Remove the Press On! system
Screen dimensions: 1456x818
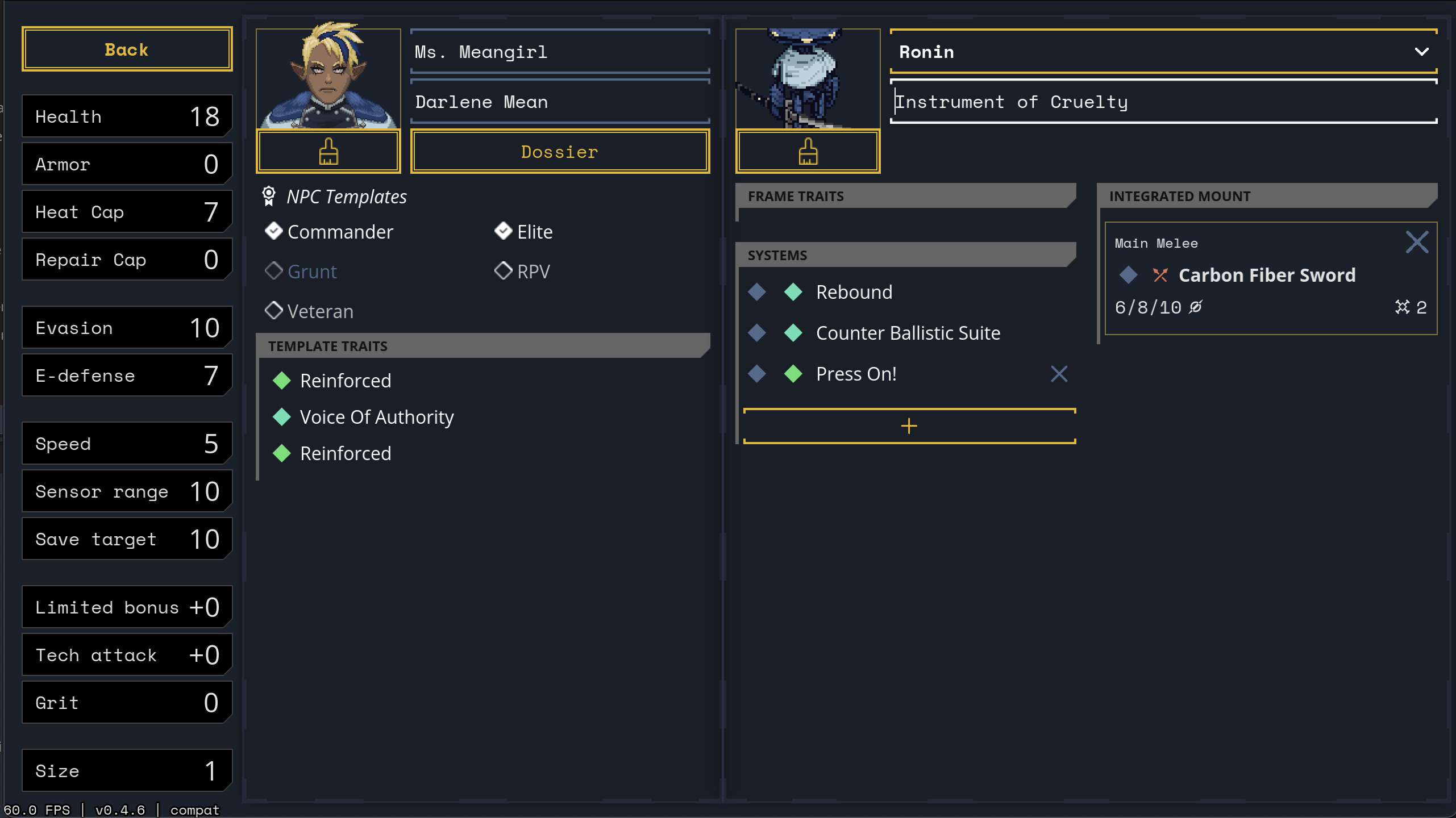1059,374
